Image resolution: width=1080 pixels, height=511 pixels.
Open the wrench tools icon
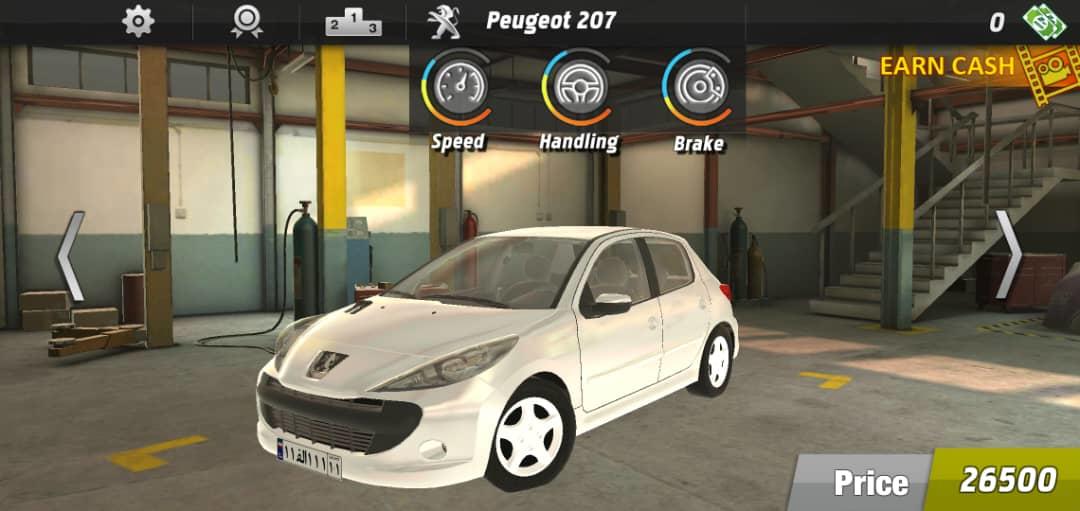click(x=442, y=21)
